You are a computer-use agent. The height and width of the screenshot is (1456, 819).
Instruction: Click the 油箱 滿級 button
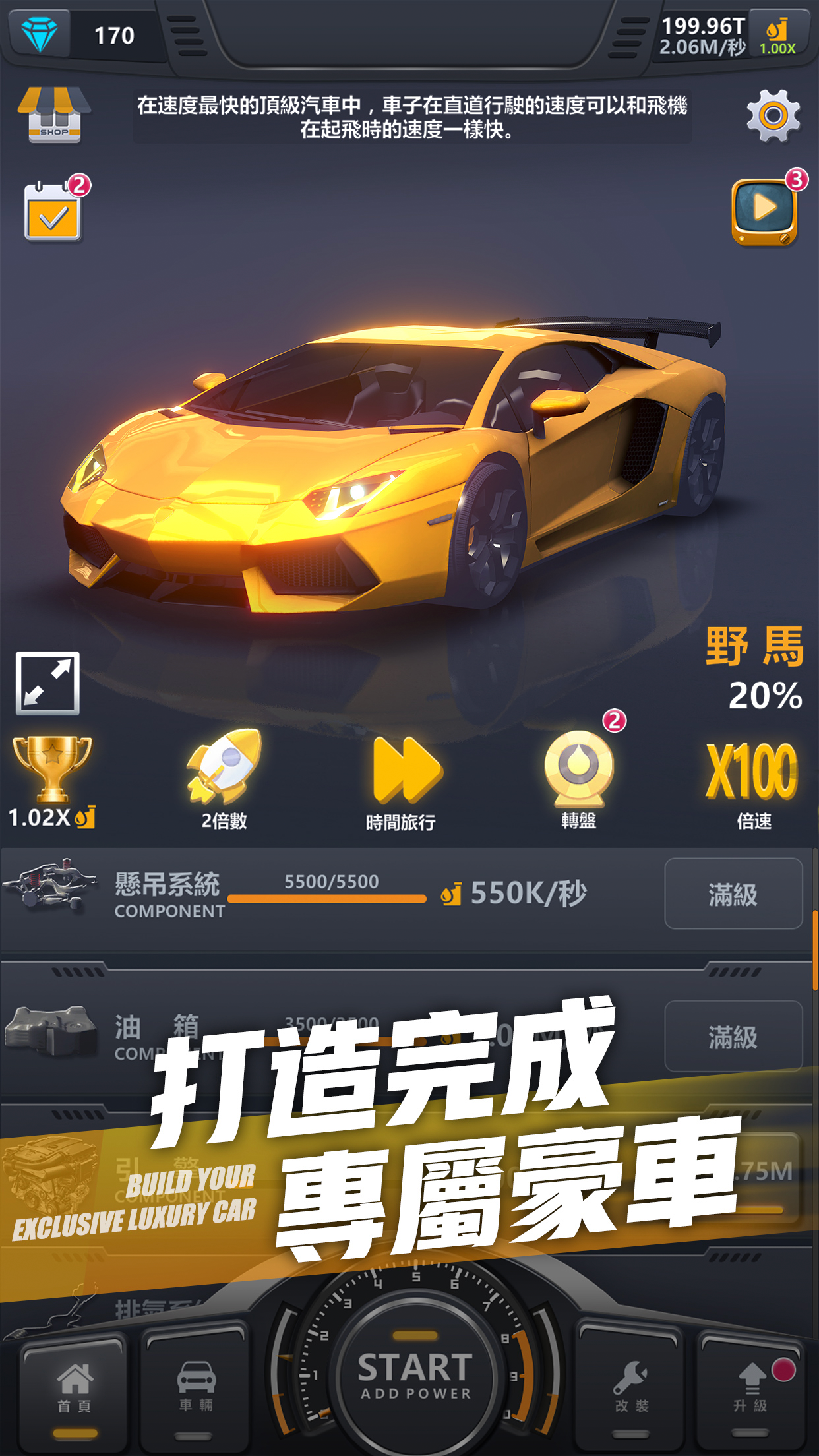coord(733,1037)
